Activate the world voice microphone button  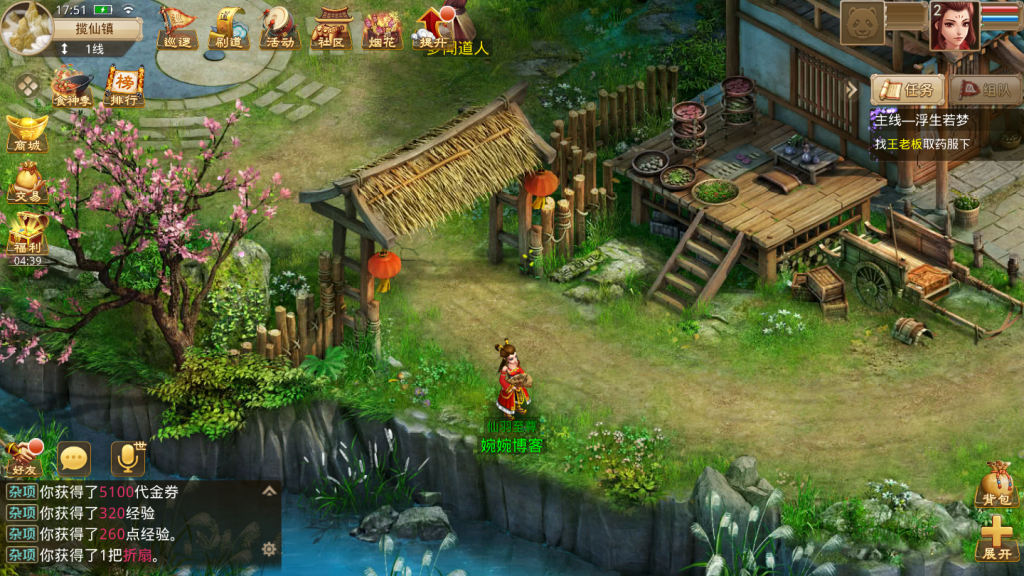point(127,458)
